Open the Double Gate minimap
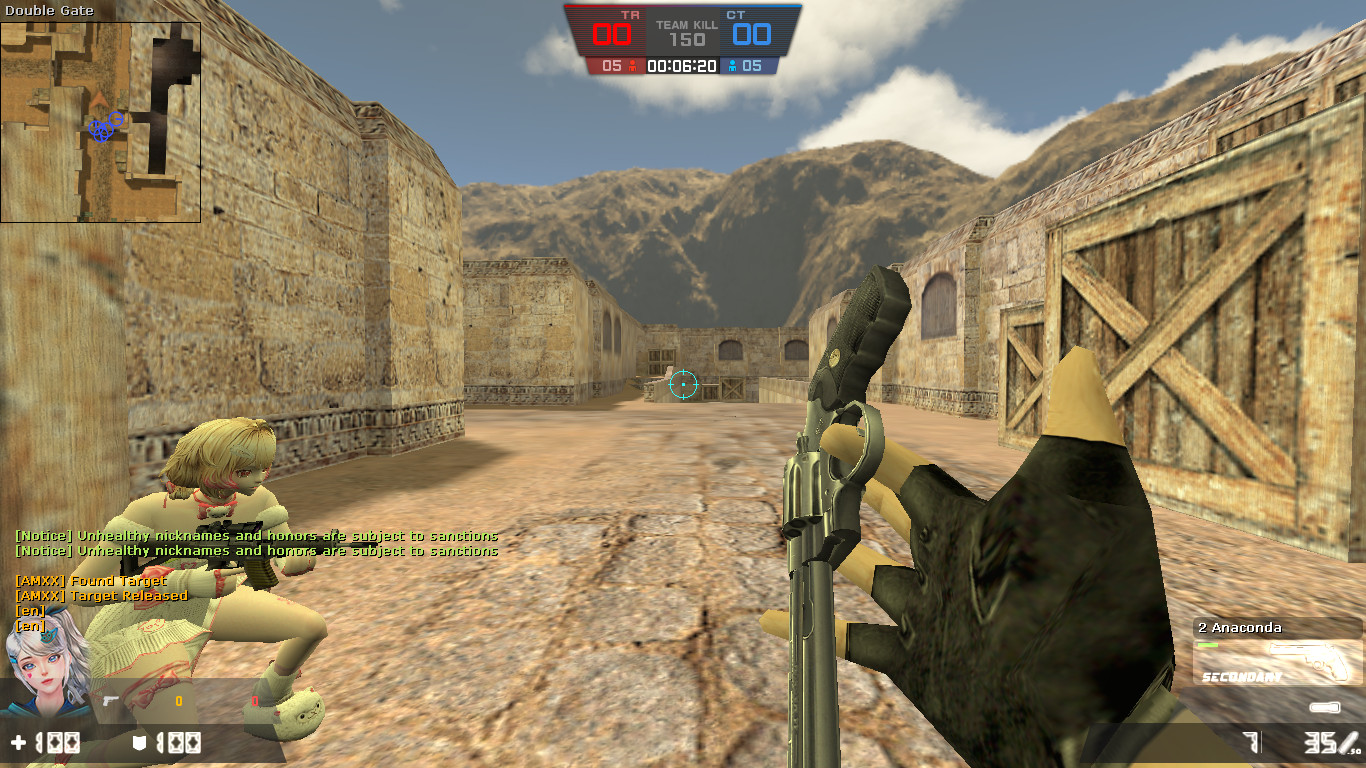 coord(100,120)
